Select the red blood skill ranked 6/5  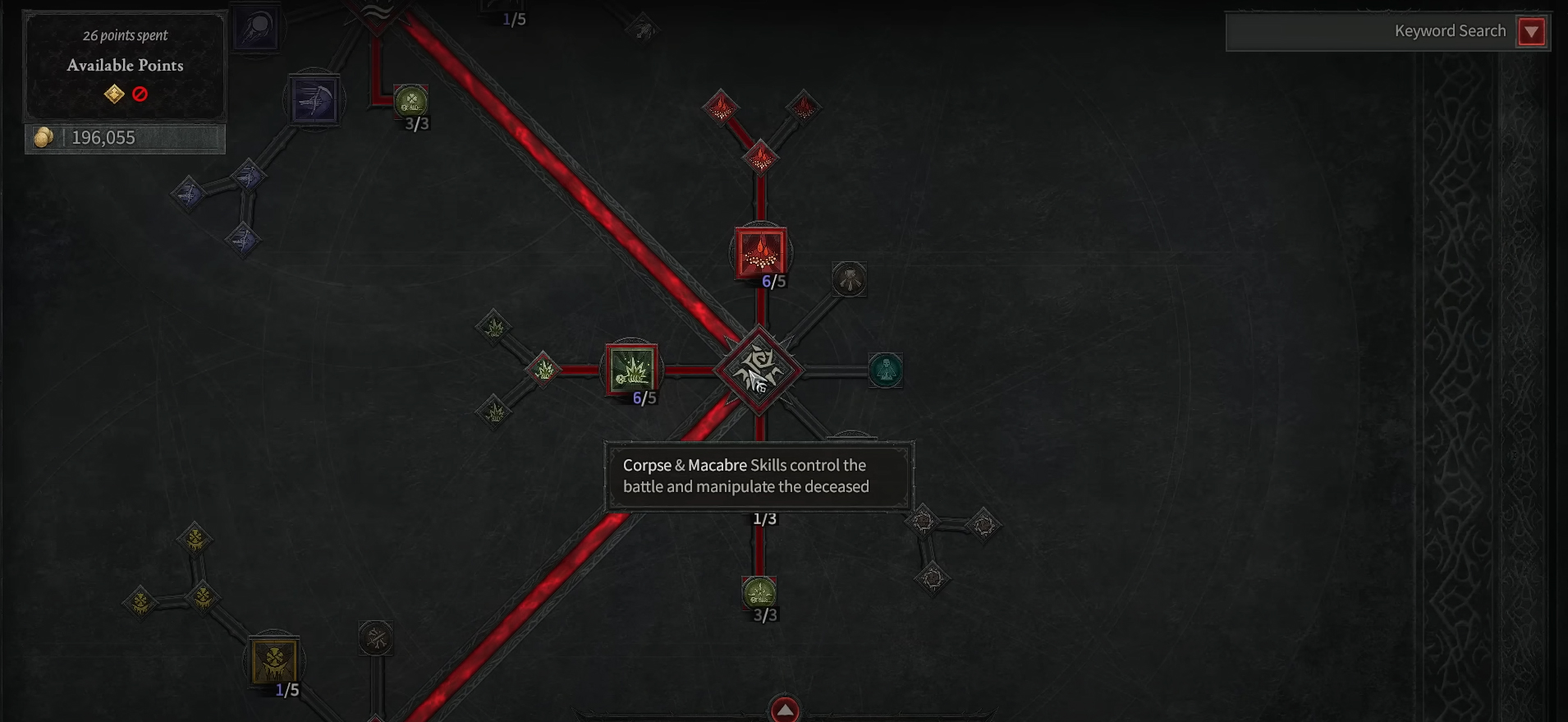762,252
